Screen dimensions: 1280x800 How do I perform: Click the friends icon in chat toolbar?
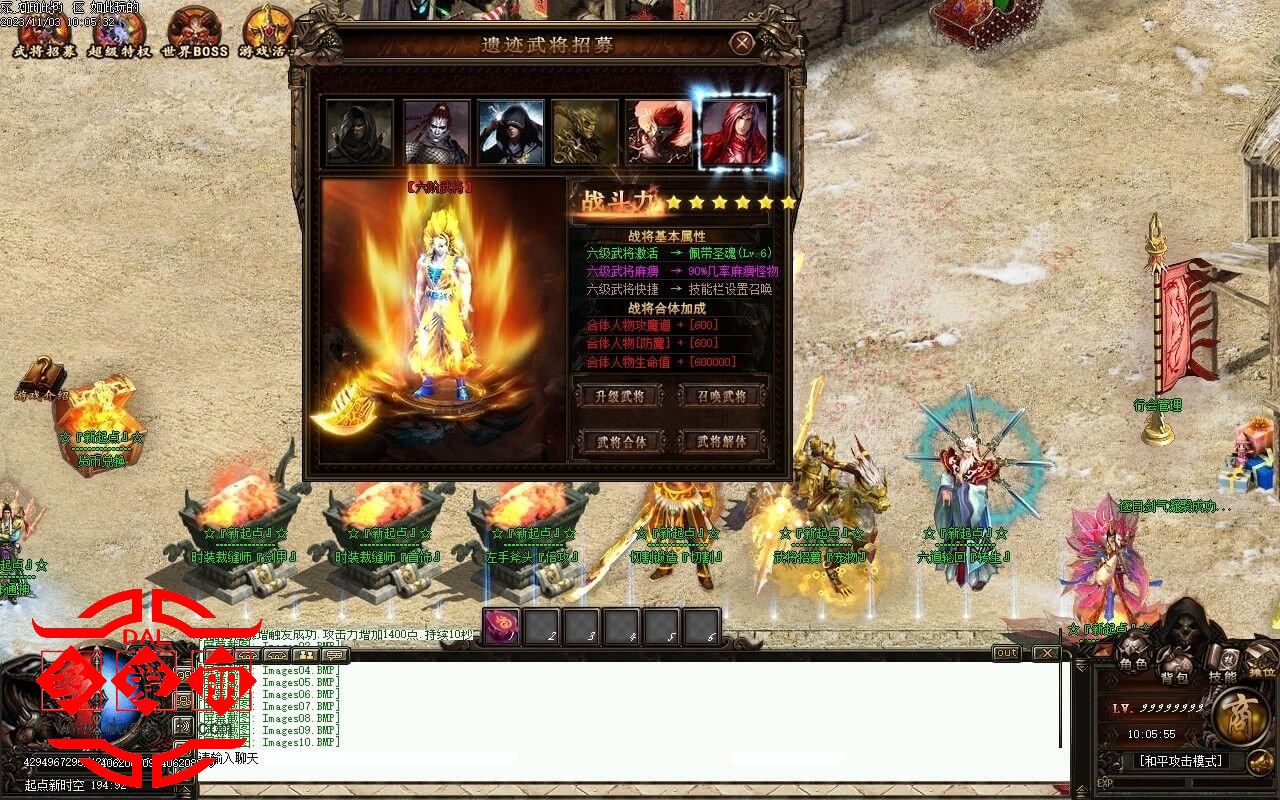(306, 655)
